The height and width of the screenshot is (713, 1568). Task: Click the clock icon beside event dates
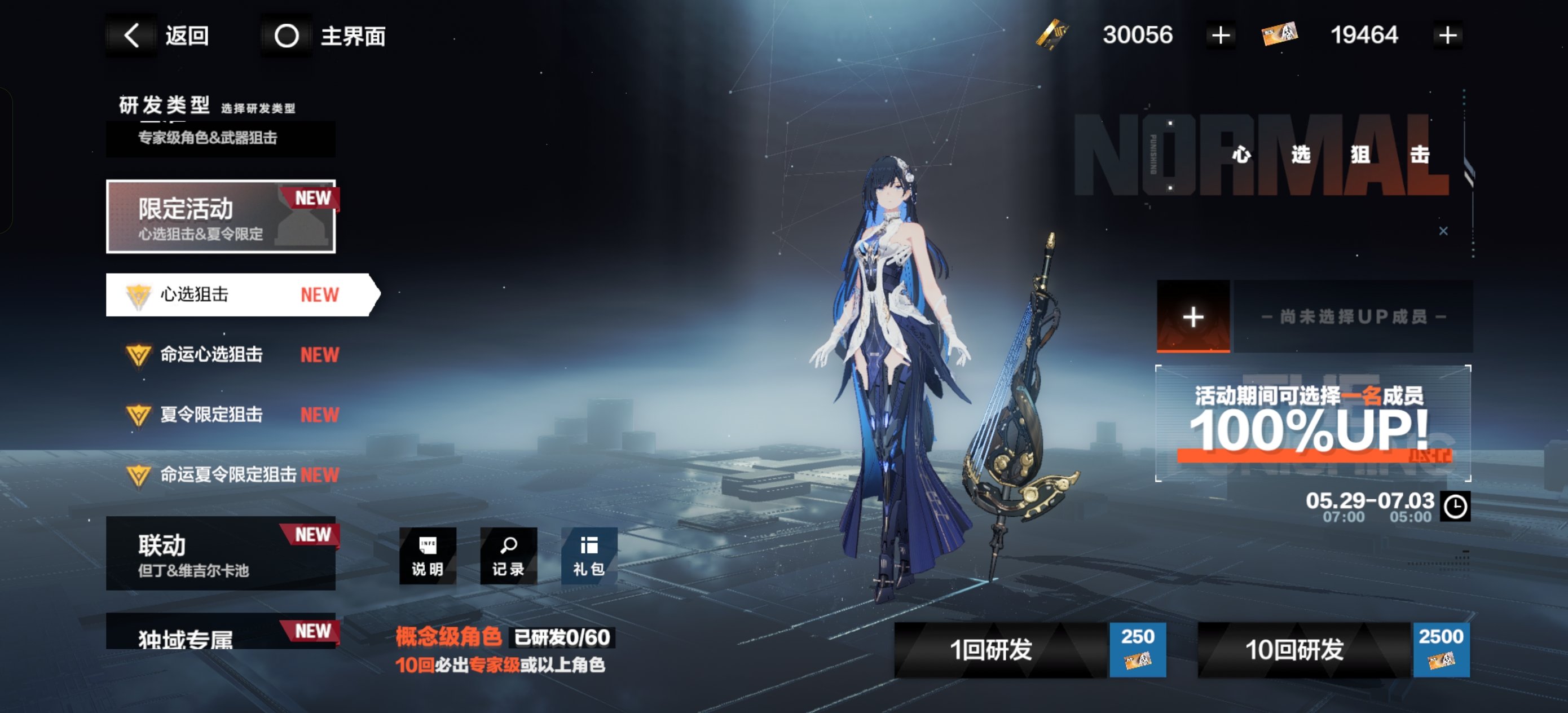(x=1455, y=507)
